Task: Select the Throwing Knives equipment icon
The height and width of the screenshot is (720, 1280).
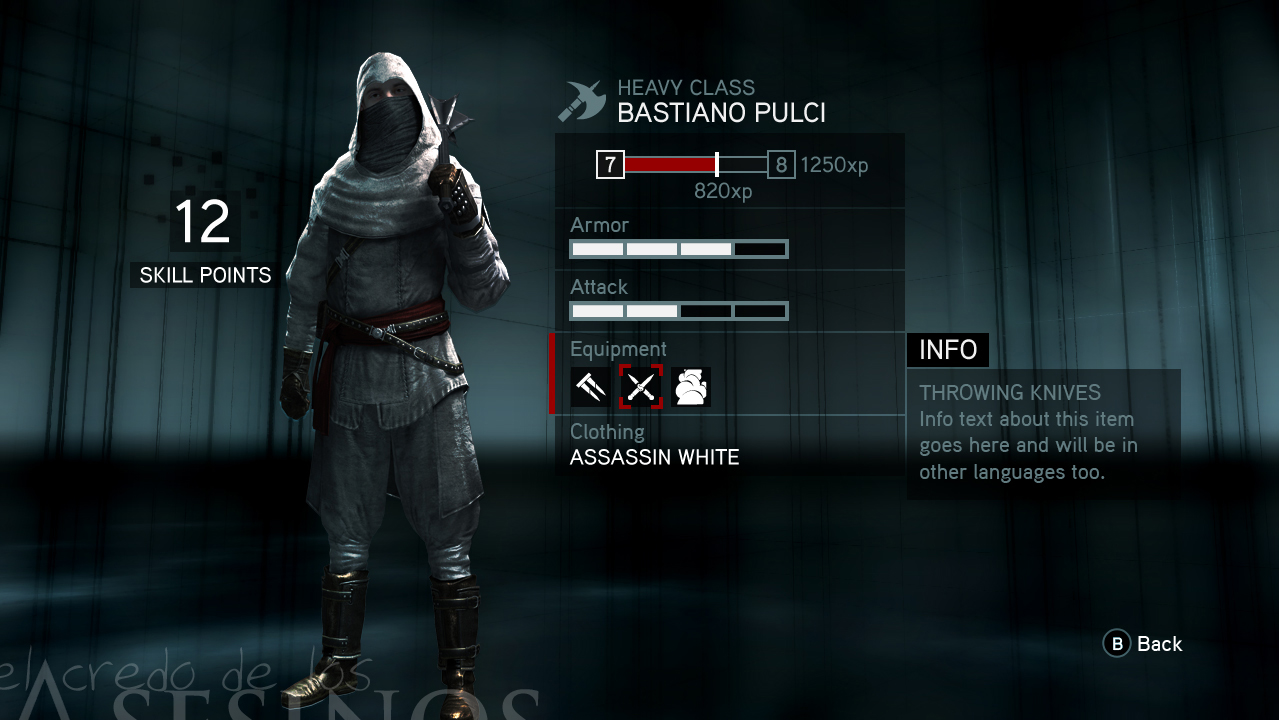Action: [640, 388]
